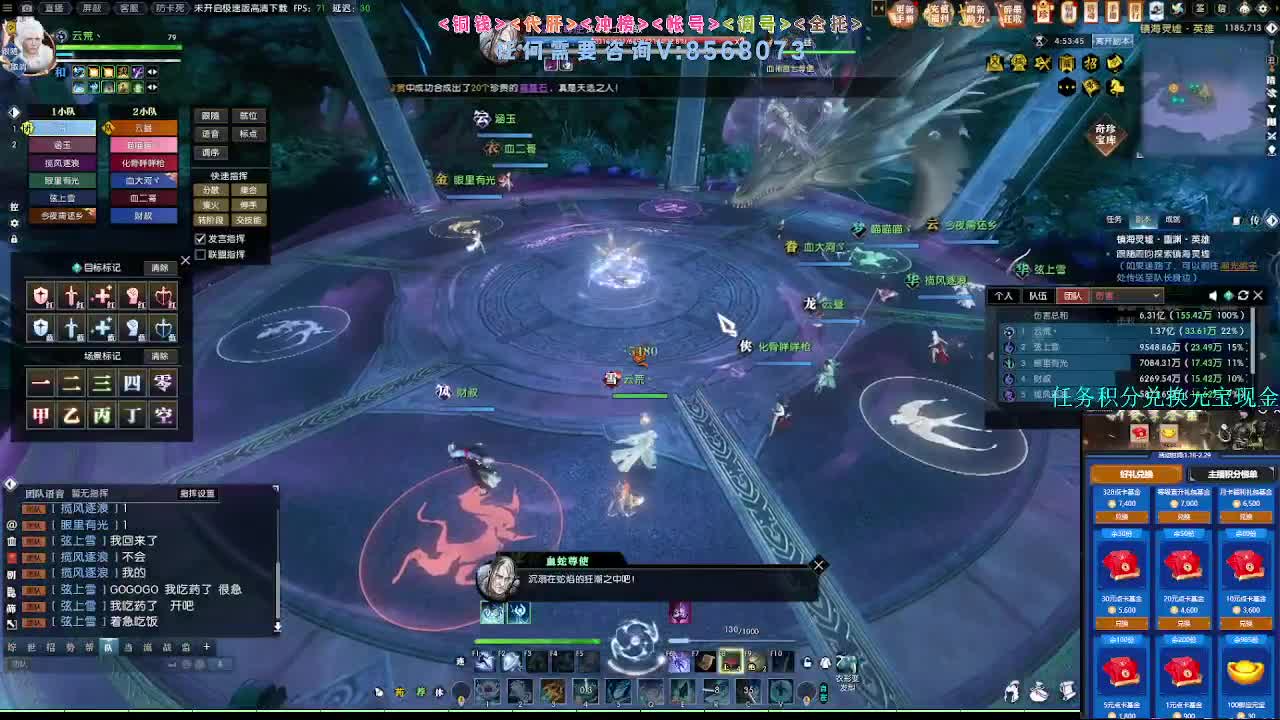Enable the 联盟指挥 checkbox
Image resolution: width=1280 pixels, height=720 pixels.
(200, 253)
